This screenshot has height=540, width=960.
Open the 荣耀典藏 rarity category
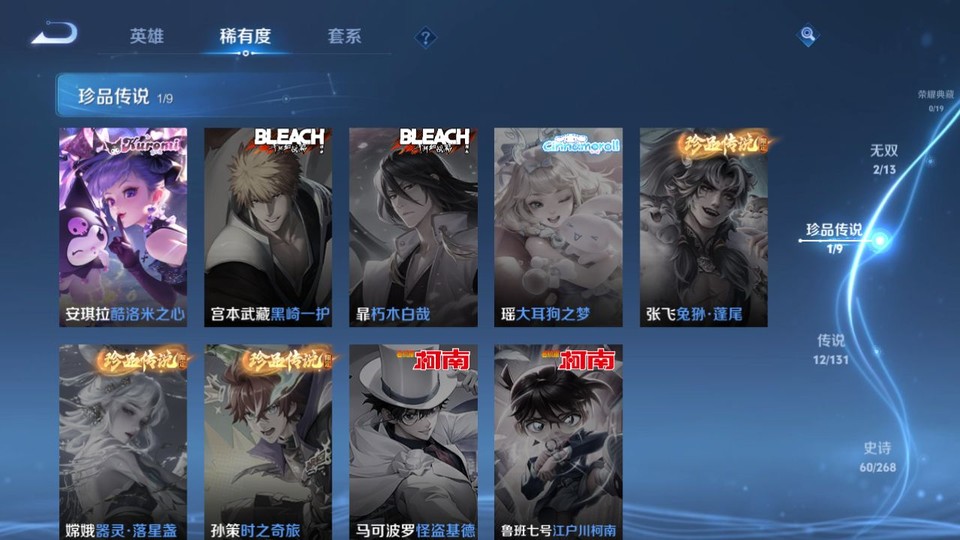[935, 100]
